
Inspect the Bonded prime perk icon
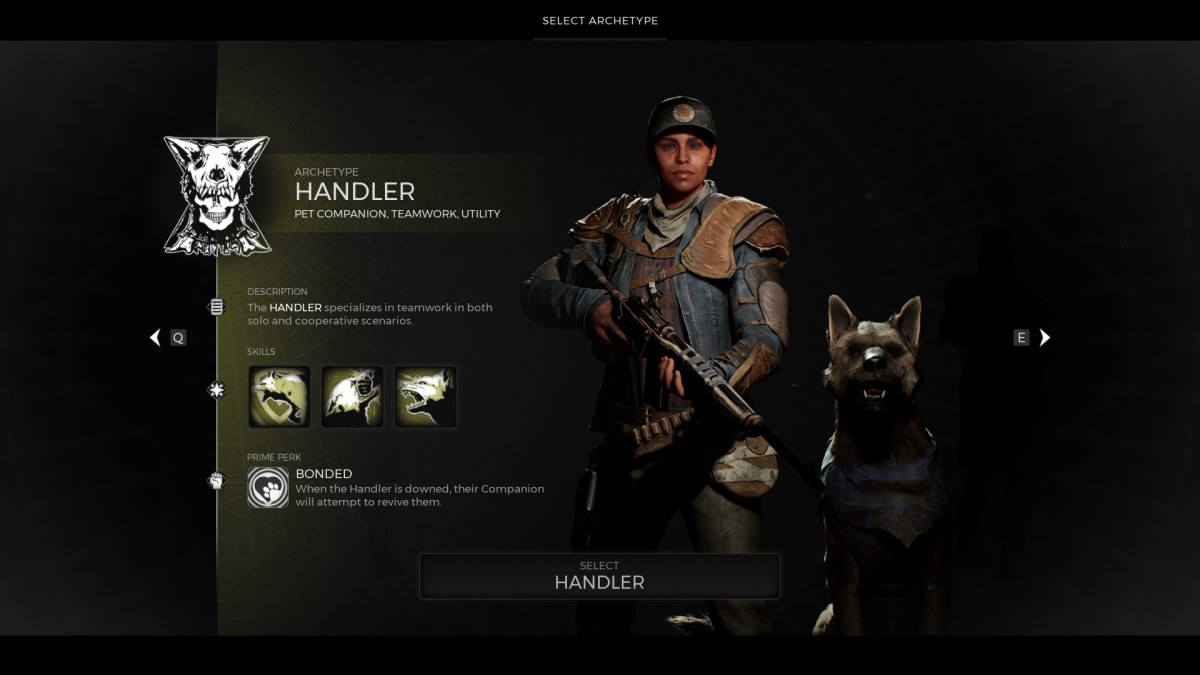click(x=268, y=488)
